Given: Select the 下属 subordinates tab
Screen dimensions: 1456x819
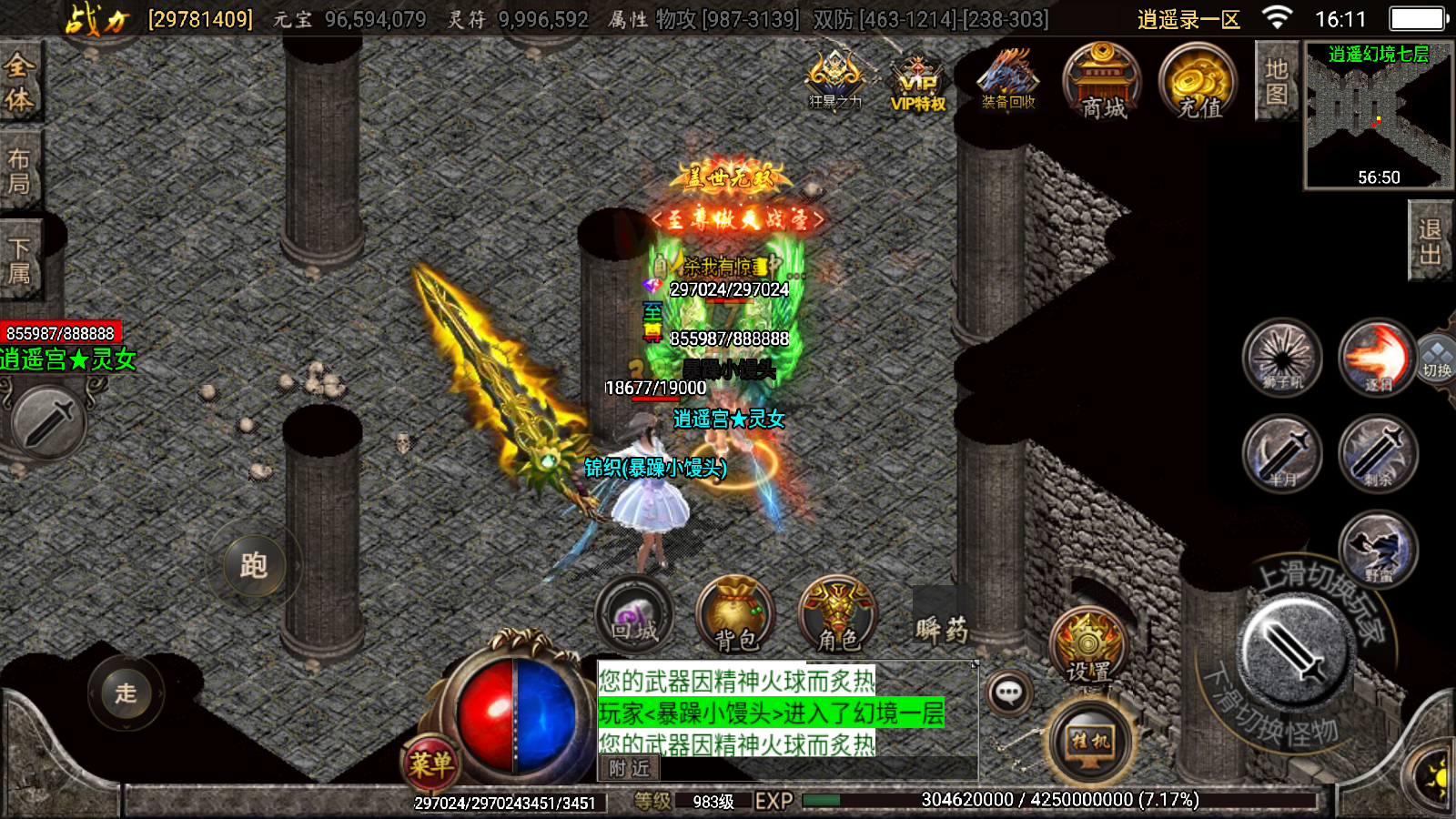Looking at the screenshot, I should pos(20,260).
